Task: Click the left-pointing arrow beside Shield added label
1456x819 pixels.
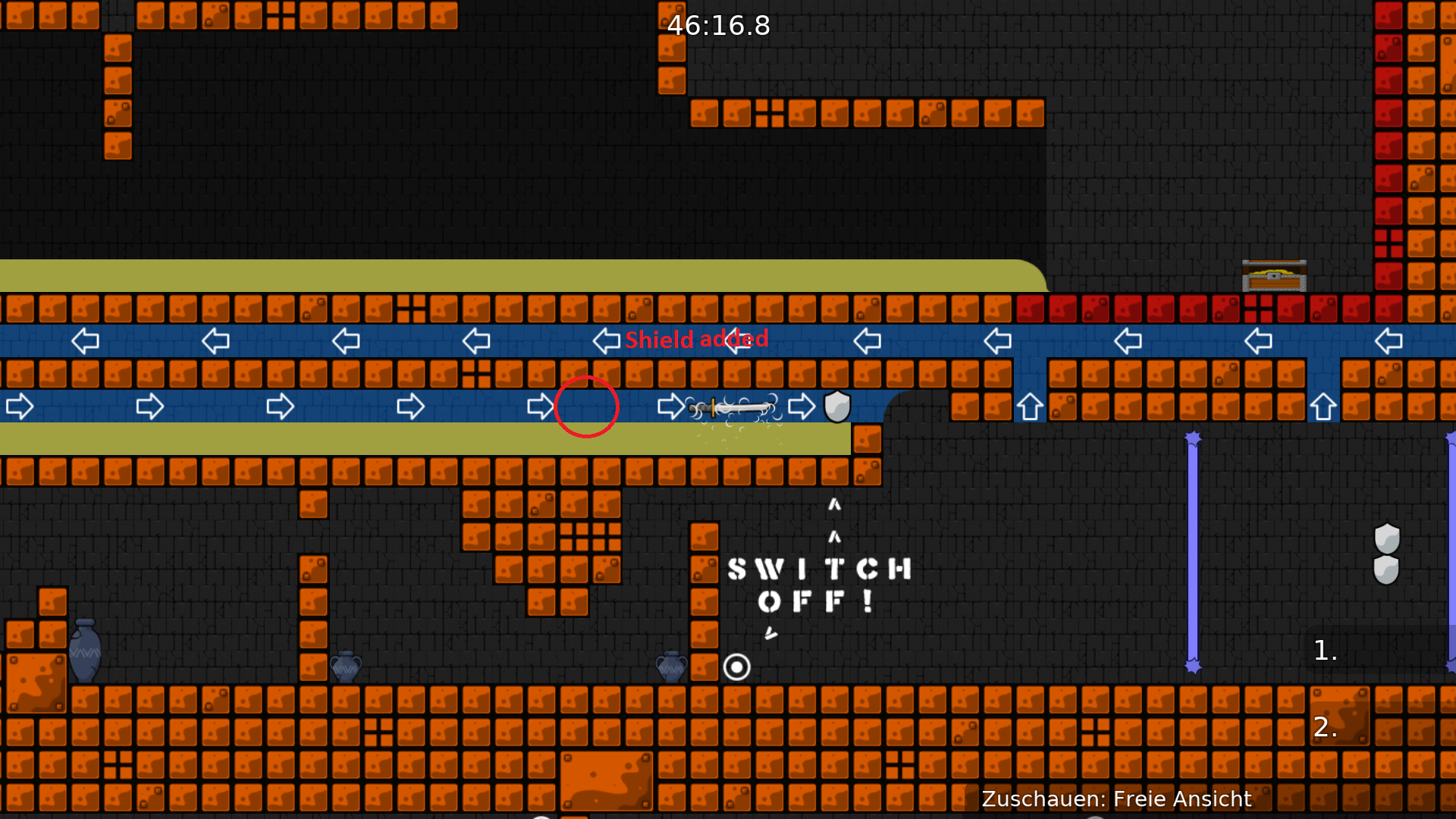Action: pyautogui.click(x=604, y=341)
